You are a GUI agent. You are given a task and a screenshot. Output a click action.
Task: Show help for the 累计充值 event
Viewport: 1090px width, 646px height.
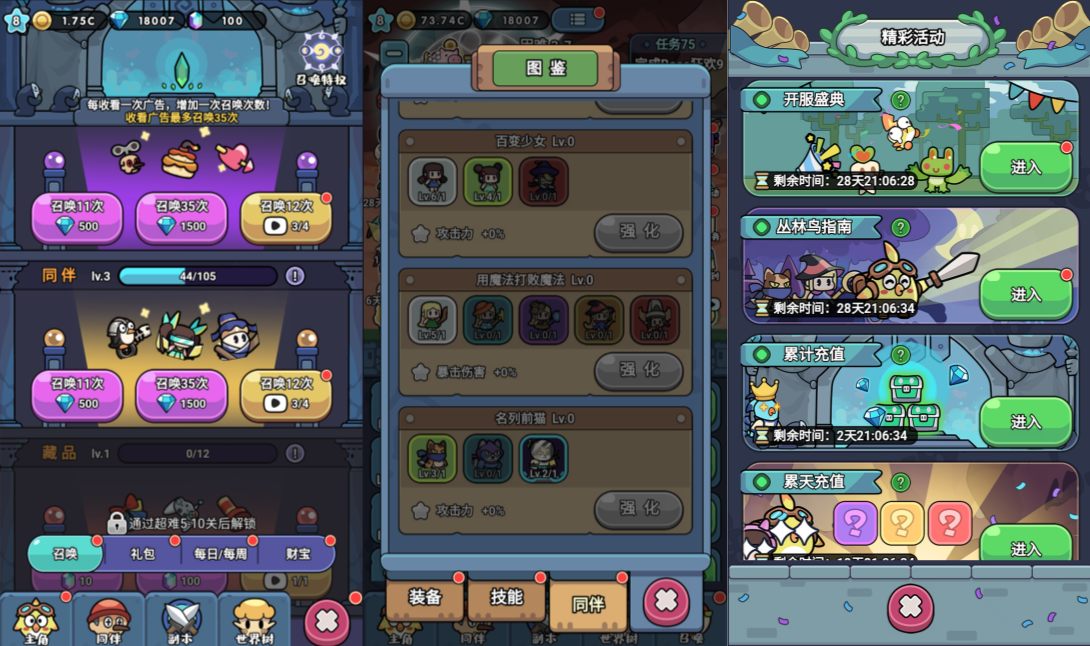[x=901, y=354]
